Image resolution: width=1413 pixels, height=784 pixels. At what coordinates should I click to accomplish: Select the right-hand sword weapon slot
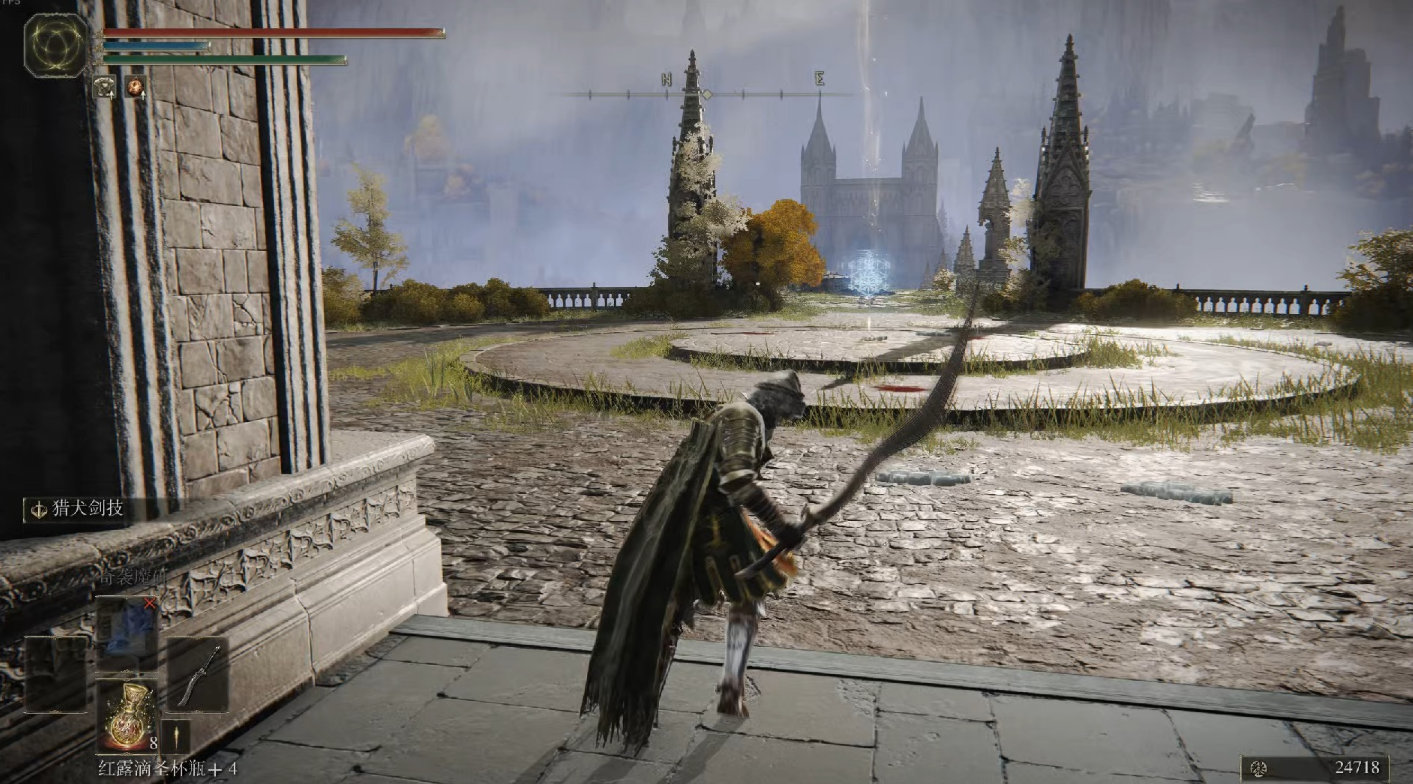[x=198, y=674]
